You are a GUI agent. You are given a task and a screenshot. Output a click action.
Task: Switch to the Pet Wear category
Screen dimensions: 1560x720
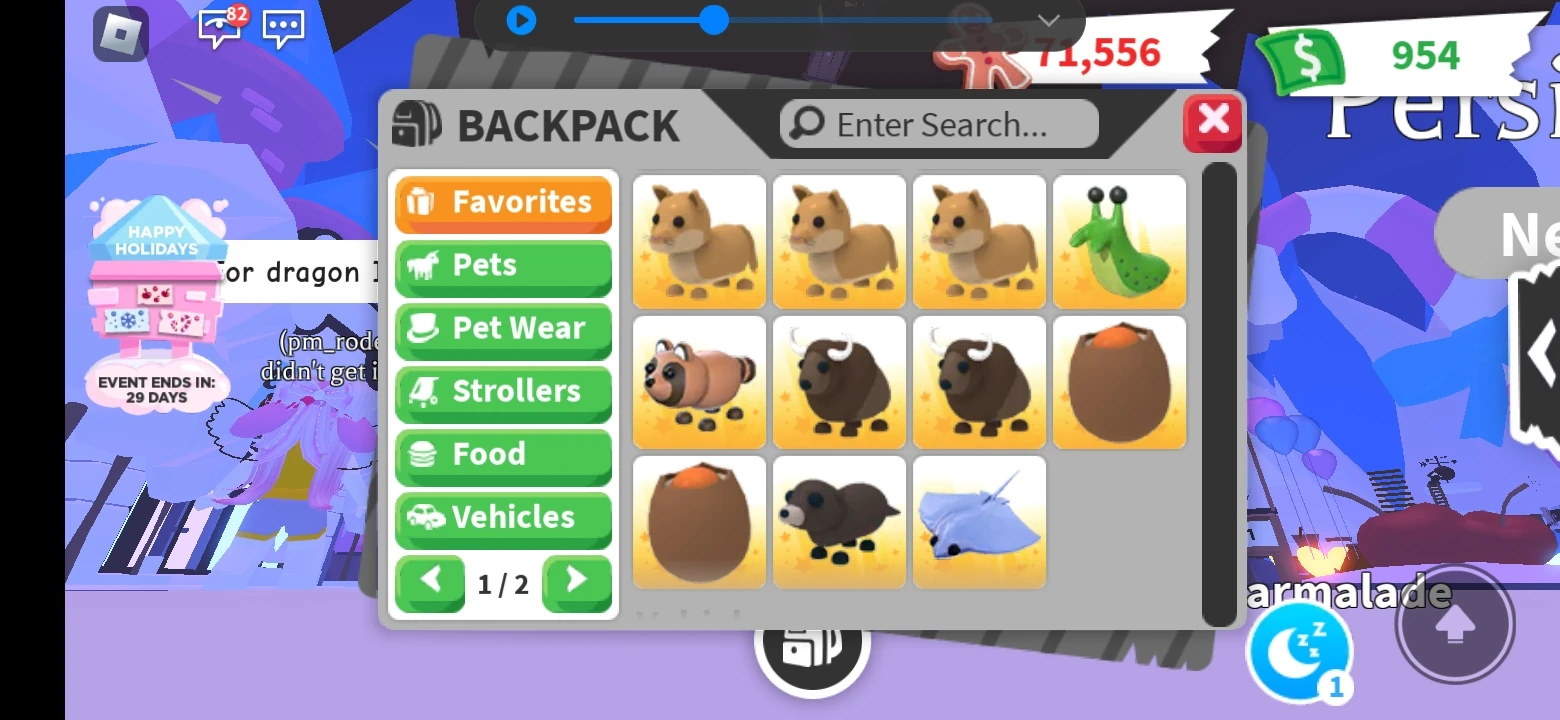pyautogui.click(x=503, y=328)
